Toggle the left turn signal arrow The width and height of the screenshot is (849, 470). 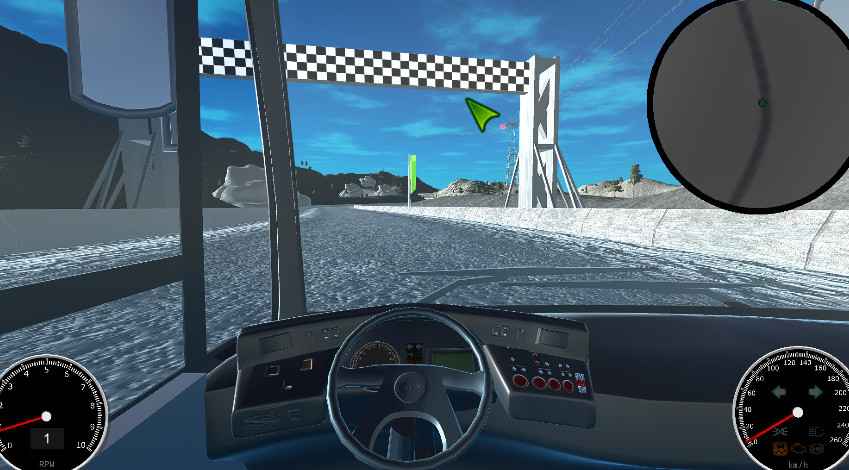click(x=779, y=391)
